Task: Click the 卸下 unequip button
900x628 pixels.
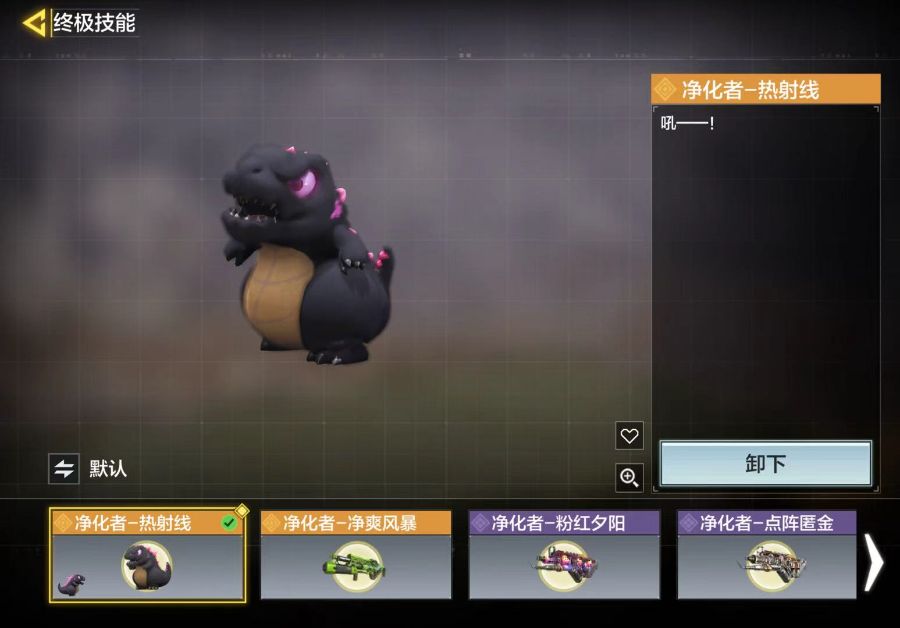Action: (x=766, y=464)
